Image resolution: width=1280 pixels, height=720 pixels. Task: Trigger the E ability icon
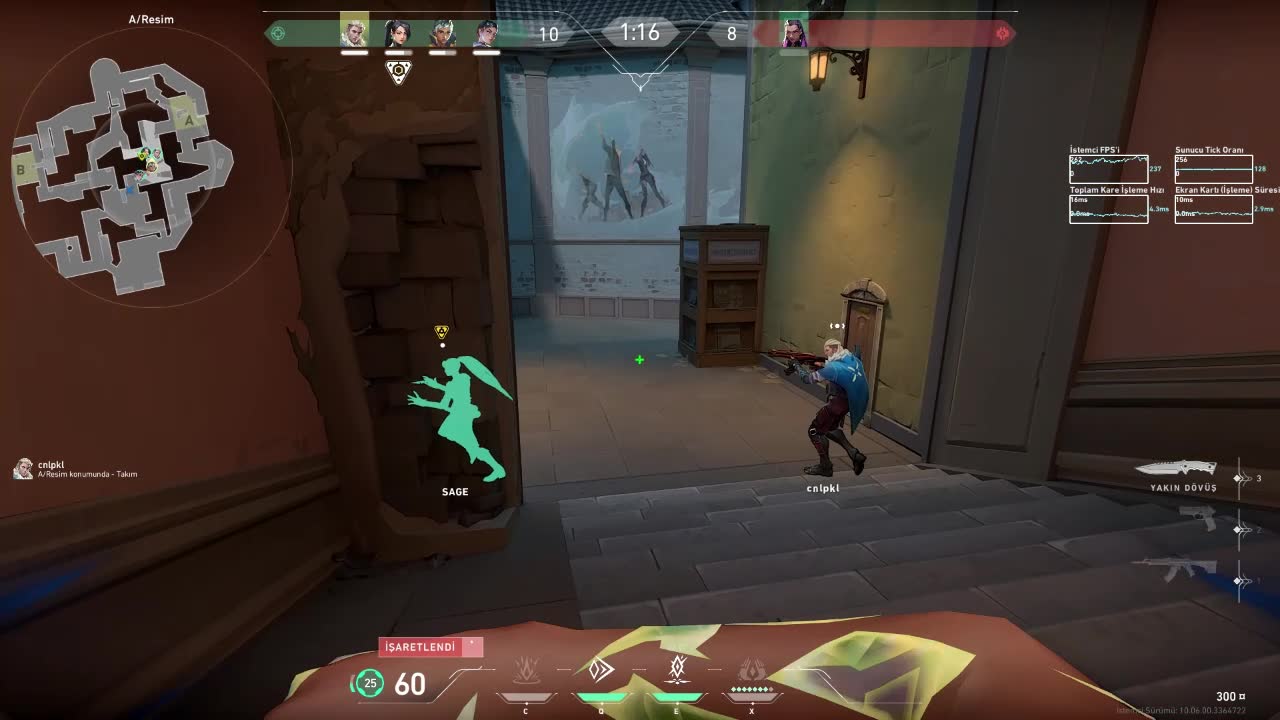coord(677,668)
